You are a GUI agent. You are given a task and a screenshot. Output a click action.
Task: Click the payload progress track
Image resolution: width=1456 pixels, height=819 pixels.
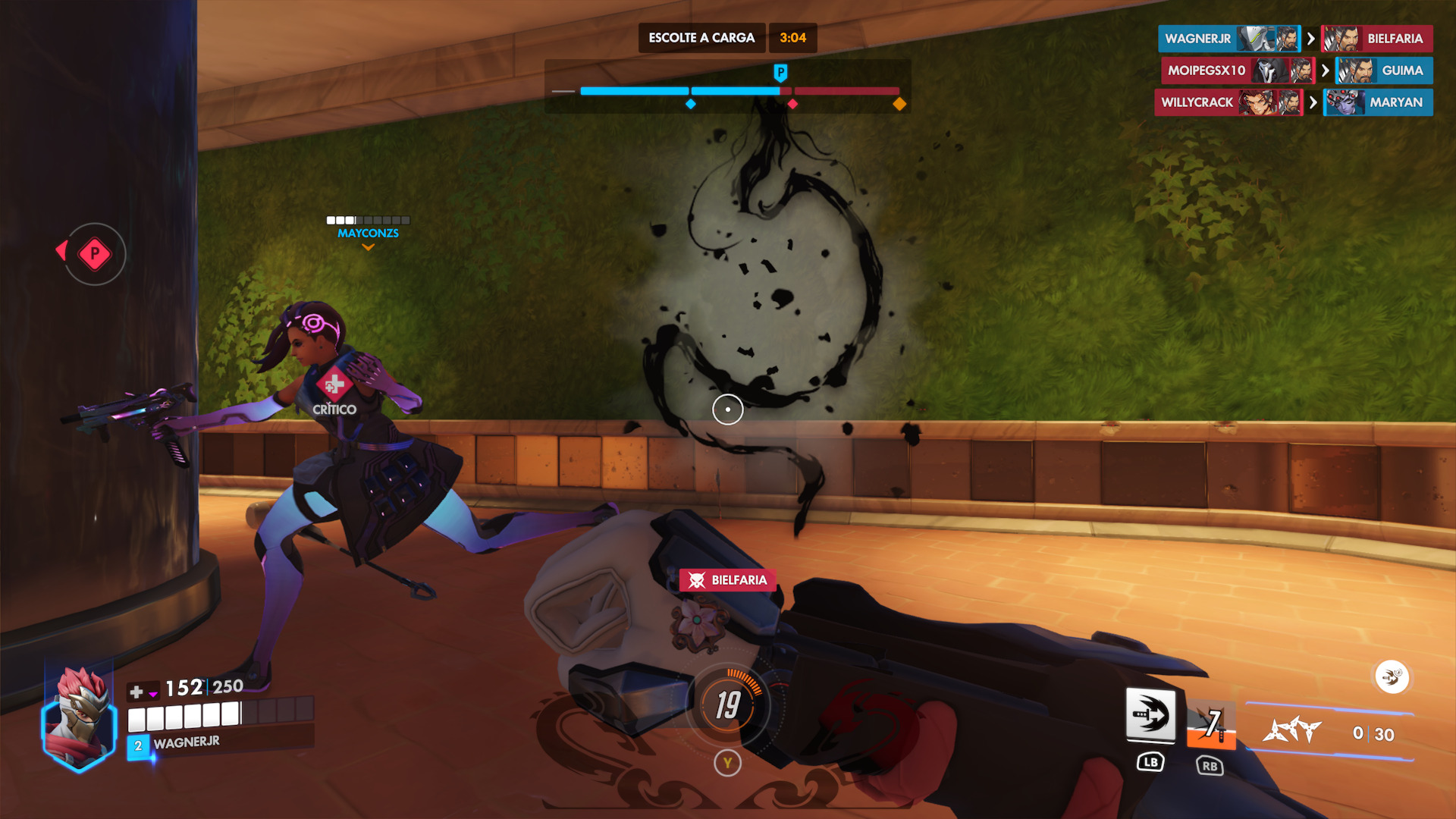[x=739, y=91]
